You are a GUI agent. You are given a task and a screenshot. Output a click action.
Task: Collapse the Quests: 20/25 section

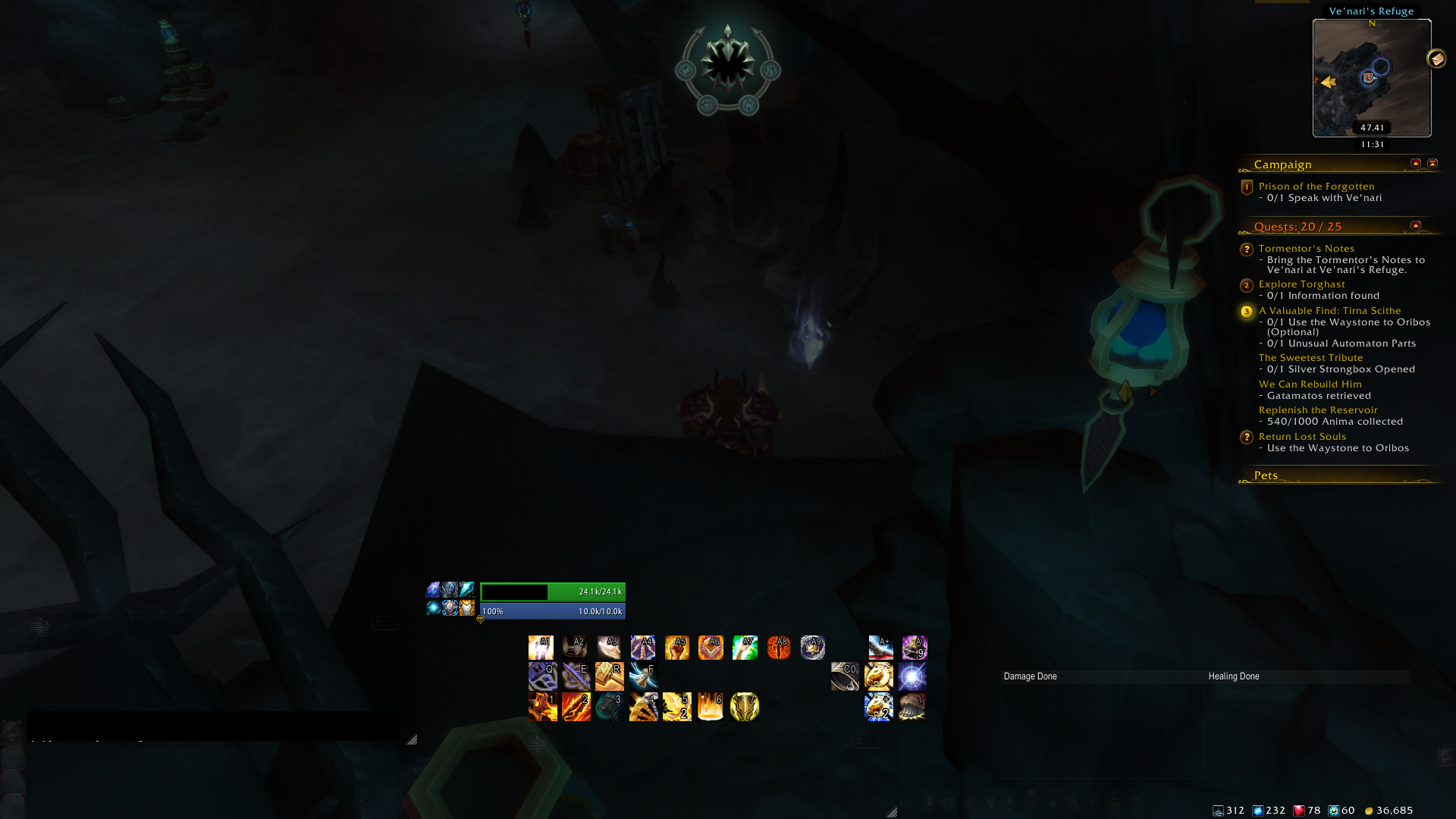point(1414,225)
